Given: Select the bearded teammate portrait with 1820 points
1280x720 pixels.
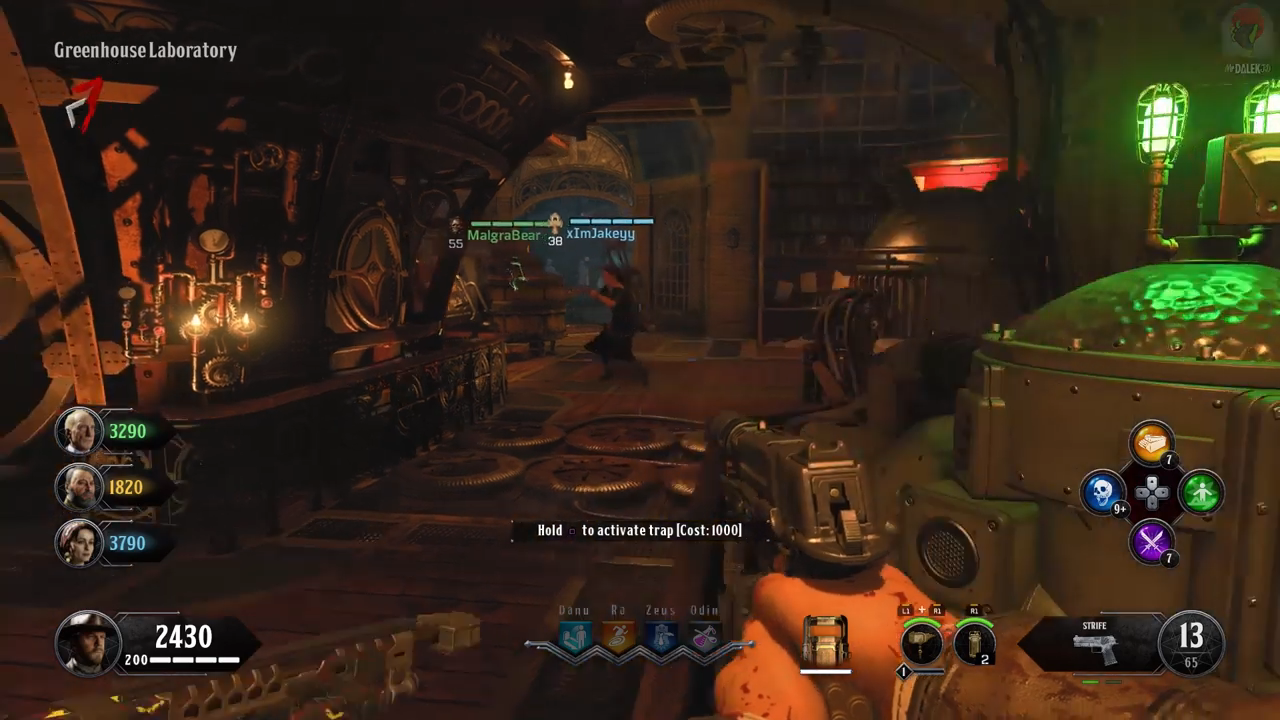Looking at the screenshot, I should click(x=79, y=487).
